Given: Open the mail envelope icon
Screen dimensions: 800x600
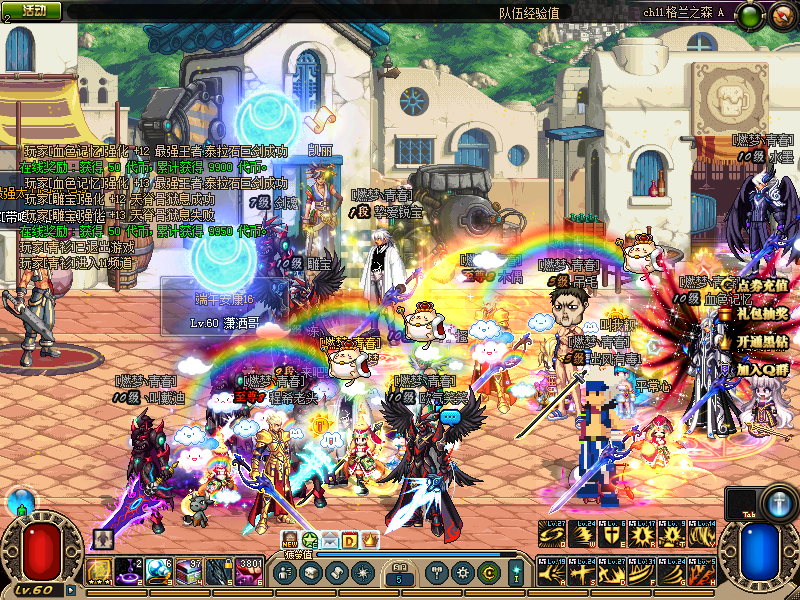Looking at the screenshot, I should [330, 540].
